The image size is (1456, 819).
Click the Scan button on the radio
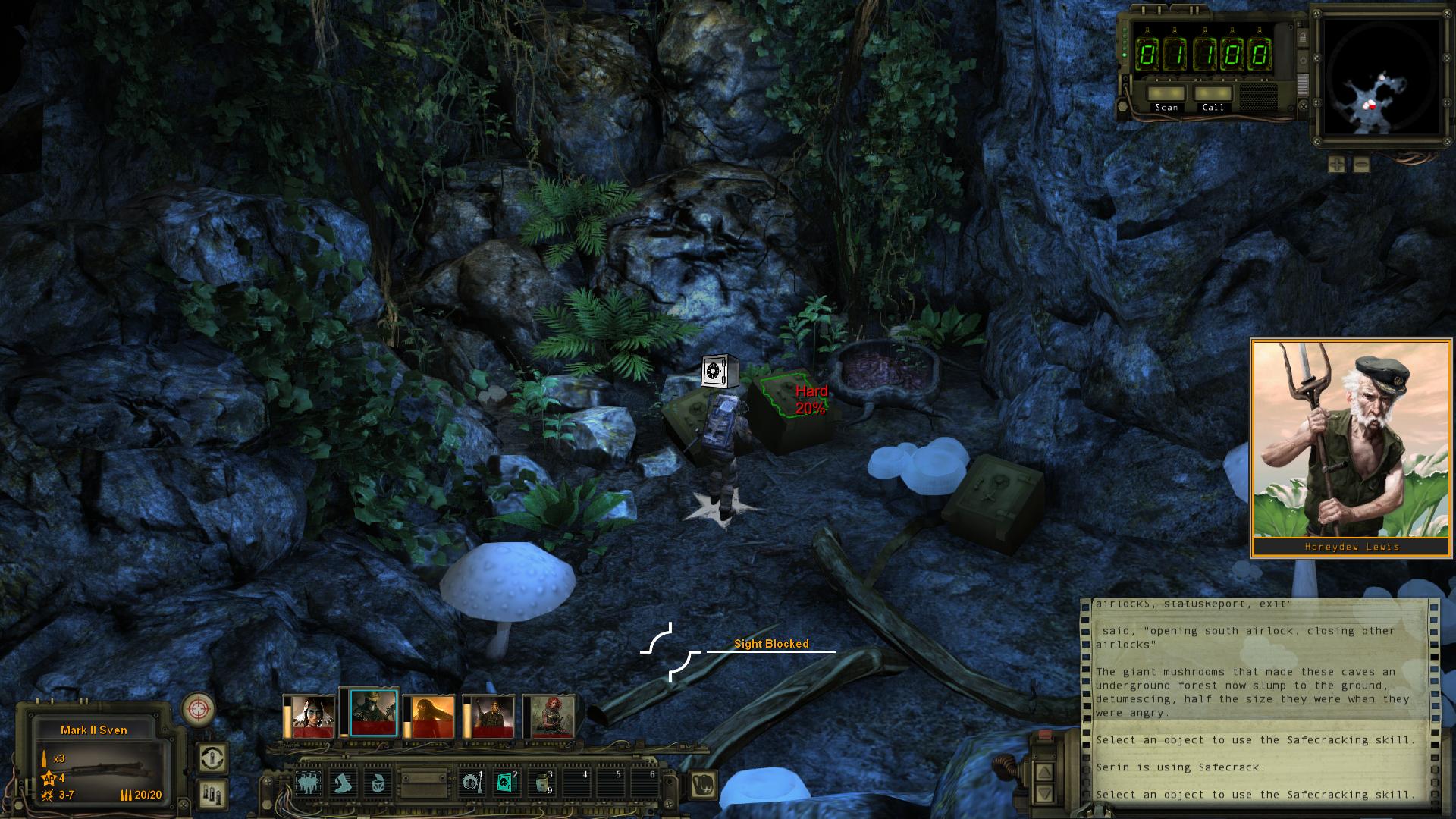[x=1166, y=93]
